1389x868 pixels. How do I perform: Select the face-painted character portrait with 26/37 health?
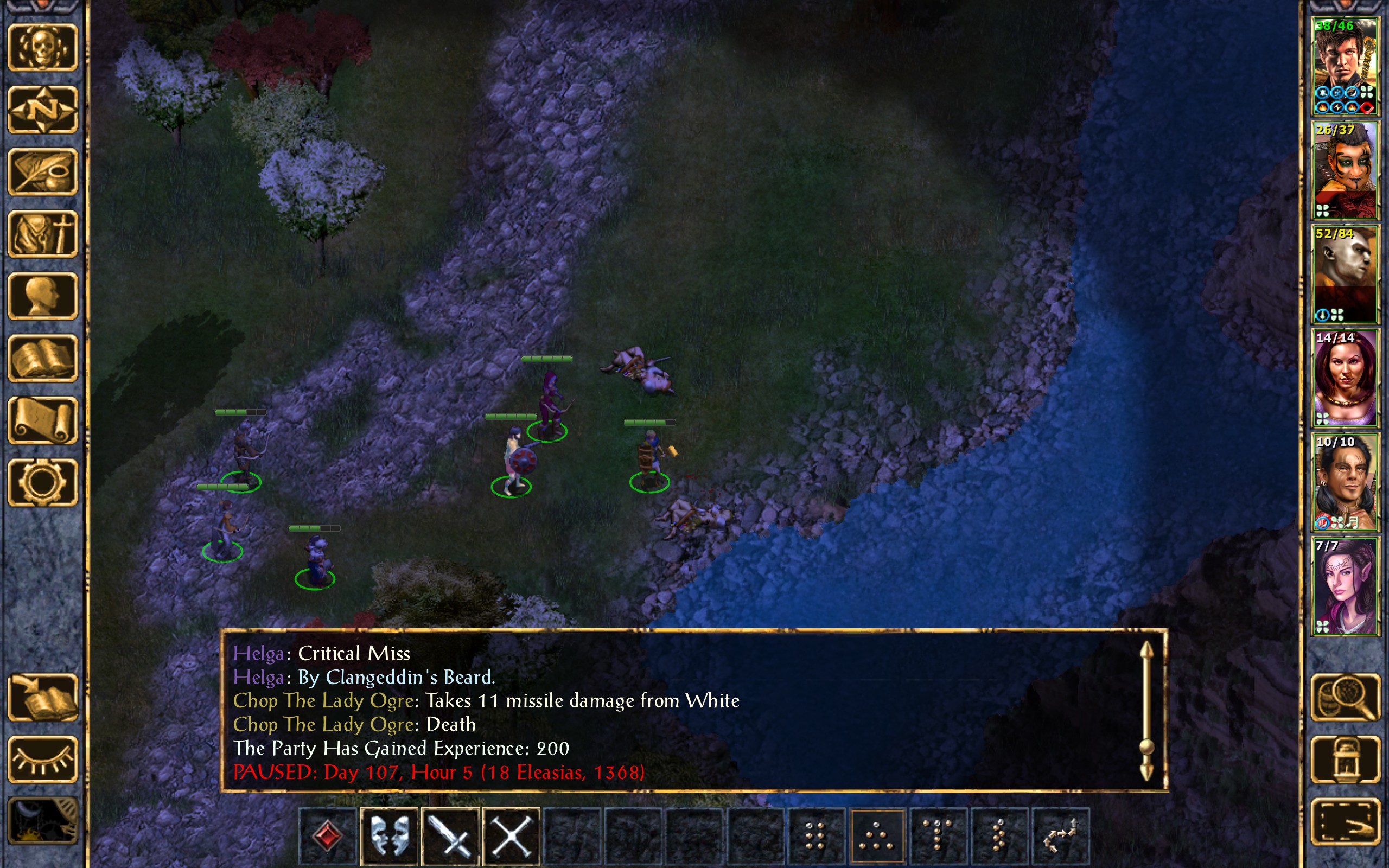coord(1345,170)
